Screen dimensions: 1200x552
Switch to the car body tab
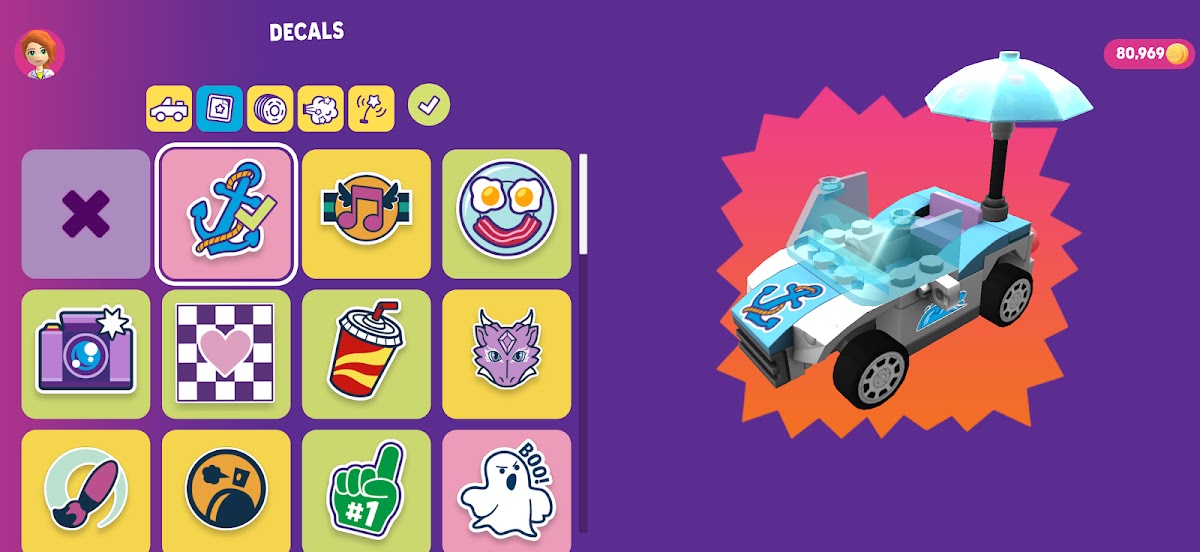coord(169,109)
